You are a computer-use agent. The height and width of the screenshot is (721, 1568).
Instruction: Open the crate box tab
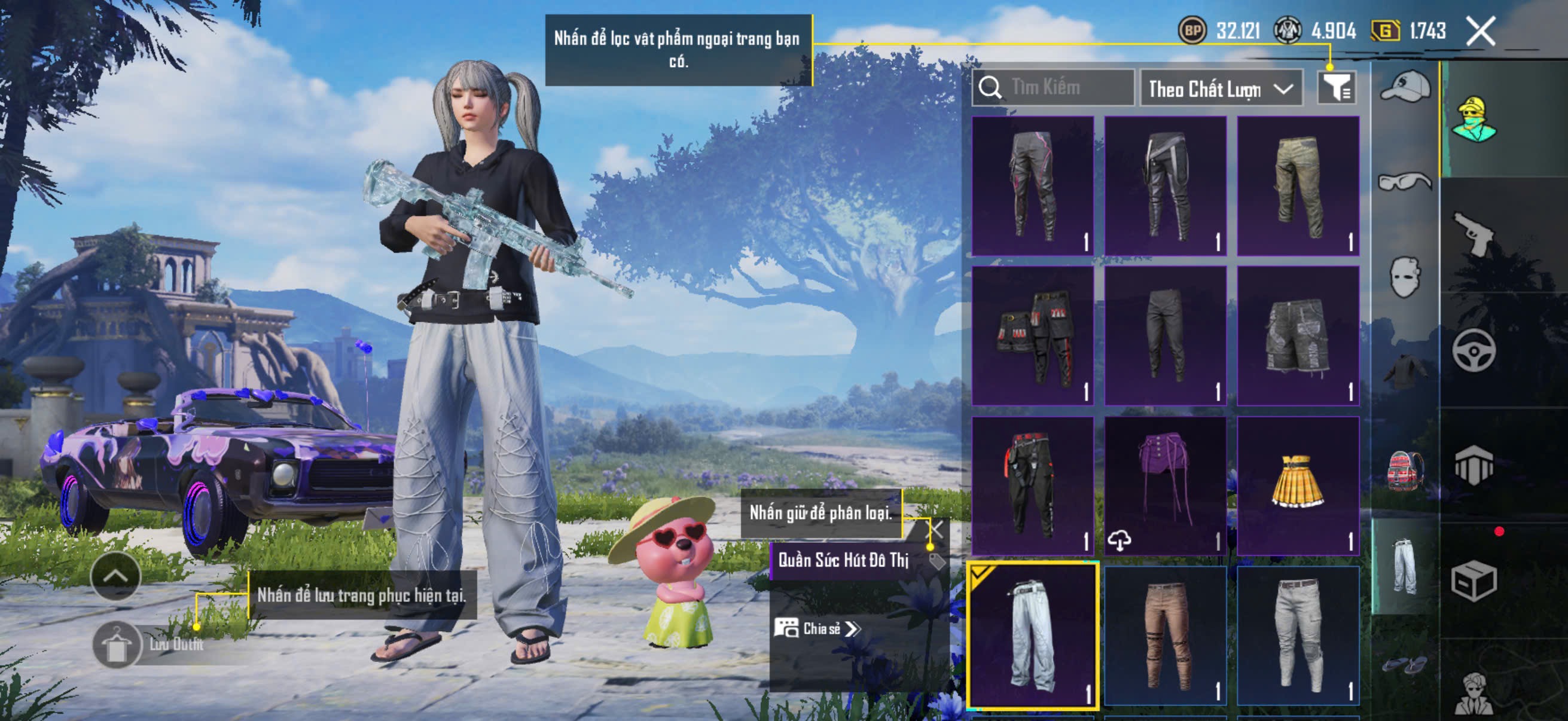1474,581
